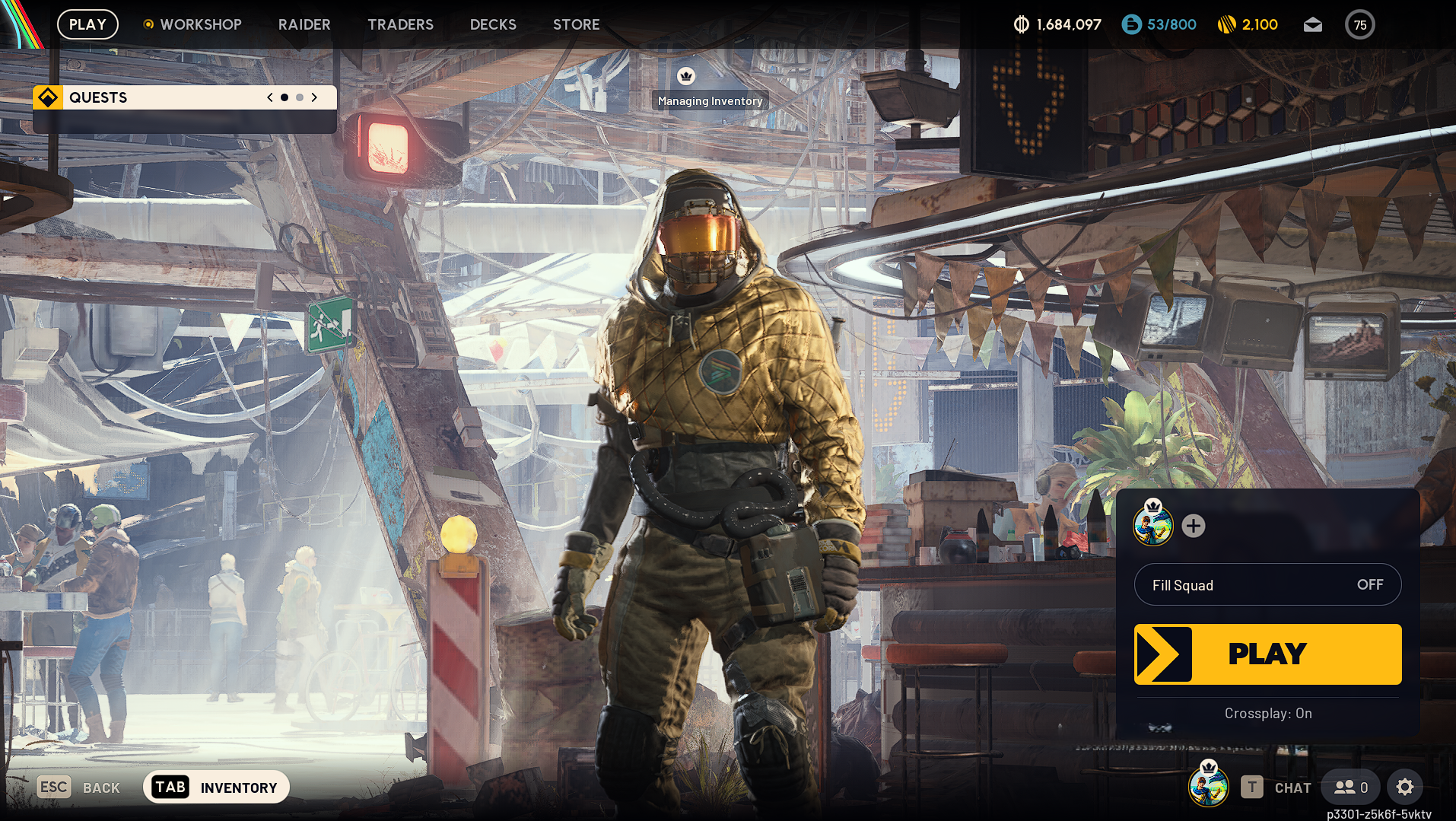Add a squad member with plus button
Image resolution: width=1456 pixels, height=821 pixels.
[1193, 526]
